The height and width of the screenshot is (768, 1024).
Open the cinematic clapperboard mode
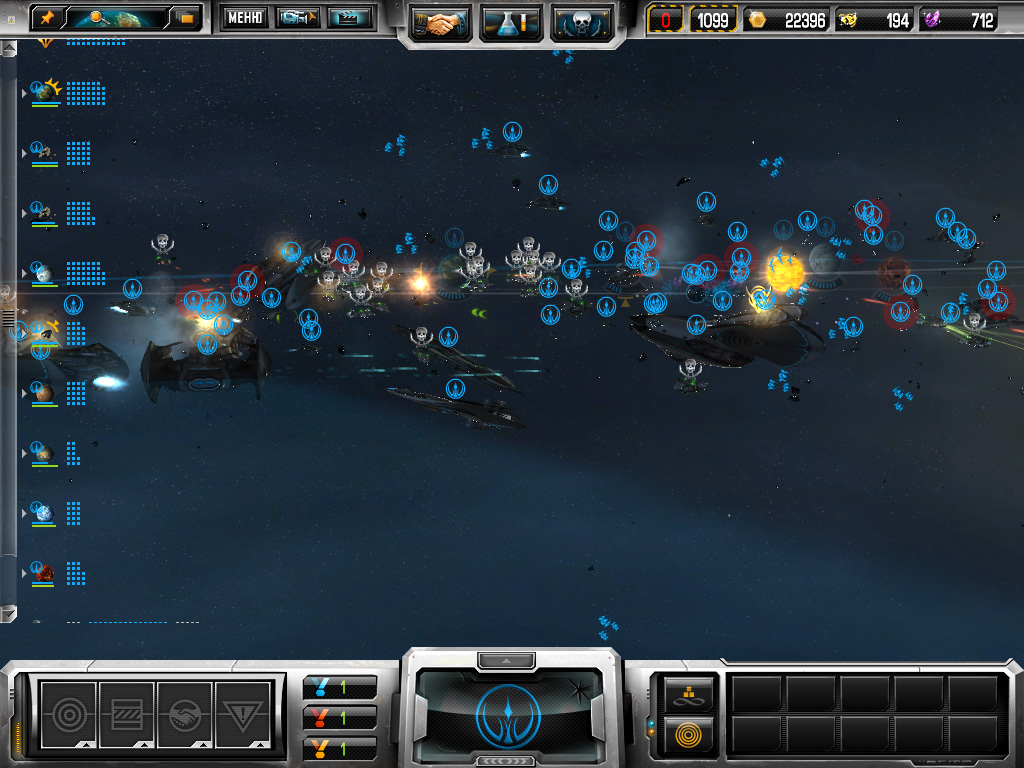click(x=349, y=17)
